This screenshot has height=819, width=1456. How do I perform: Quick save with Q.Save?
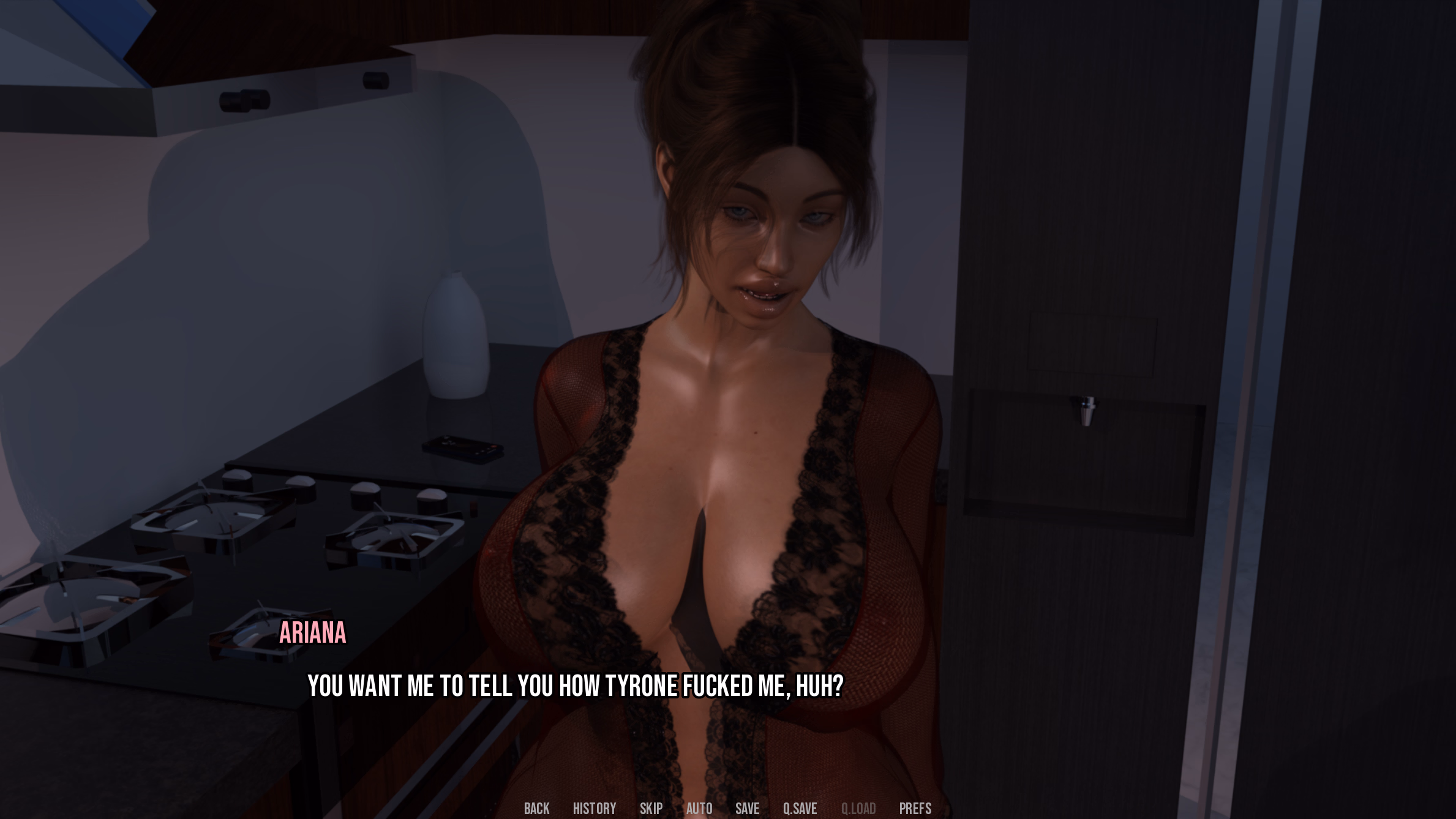coord(800,809)
